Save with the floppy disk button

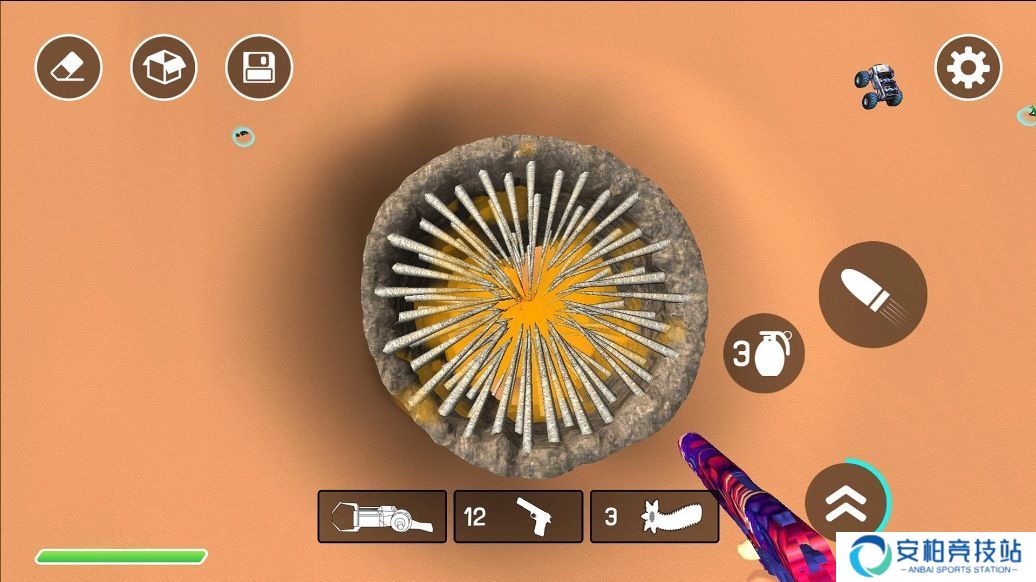(x=259, y=67)
